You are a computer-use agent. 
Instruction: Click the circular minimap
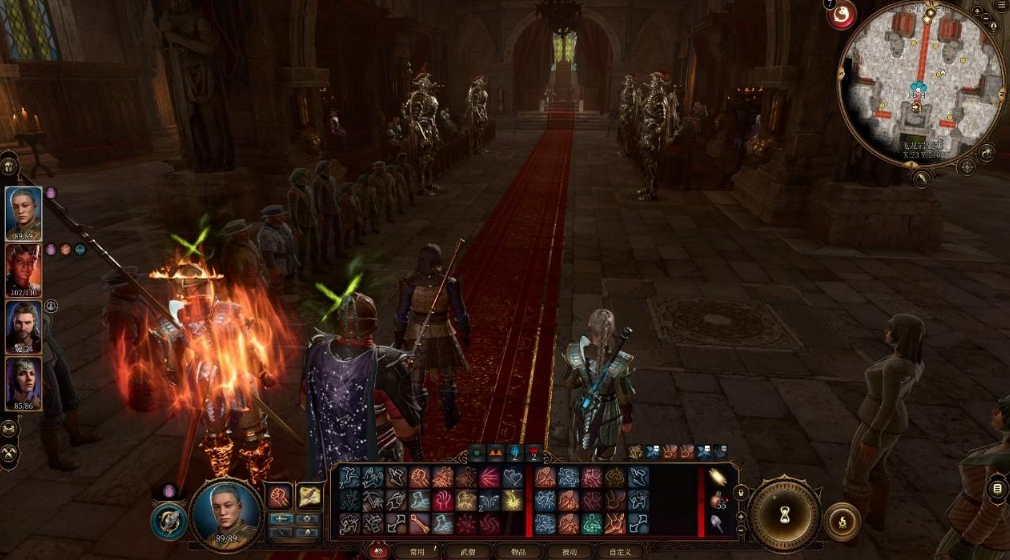coord(920,82)
